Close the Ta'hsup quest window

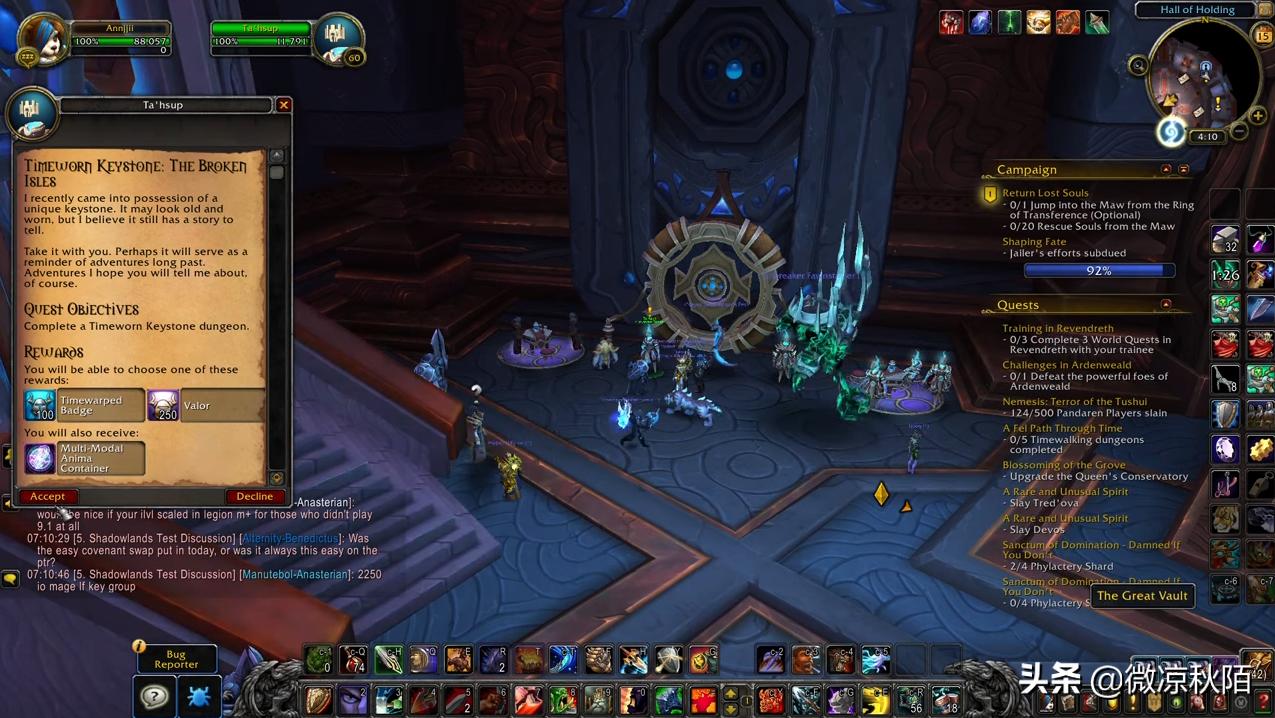click(284, 105)
